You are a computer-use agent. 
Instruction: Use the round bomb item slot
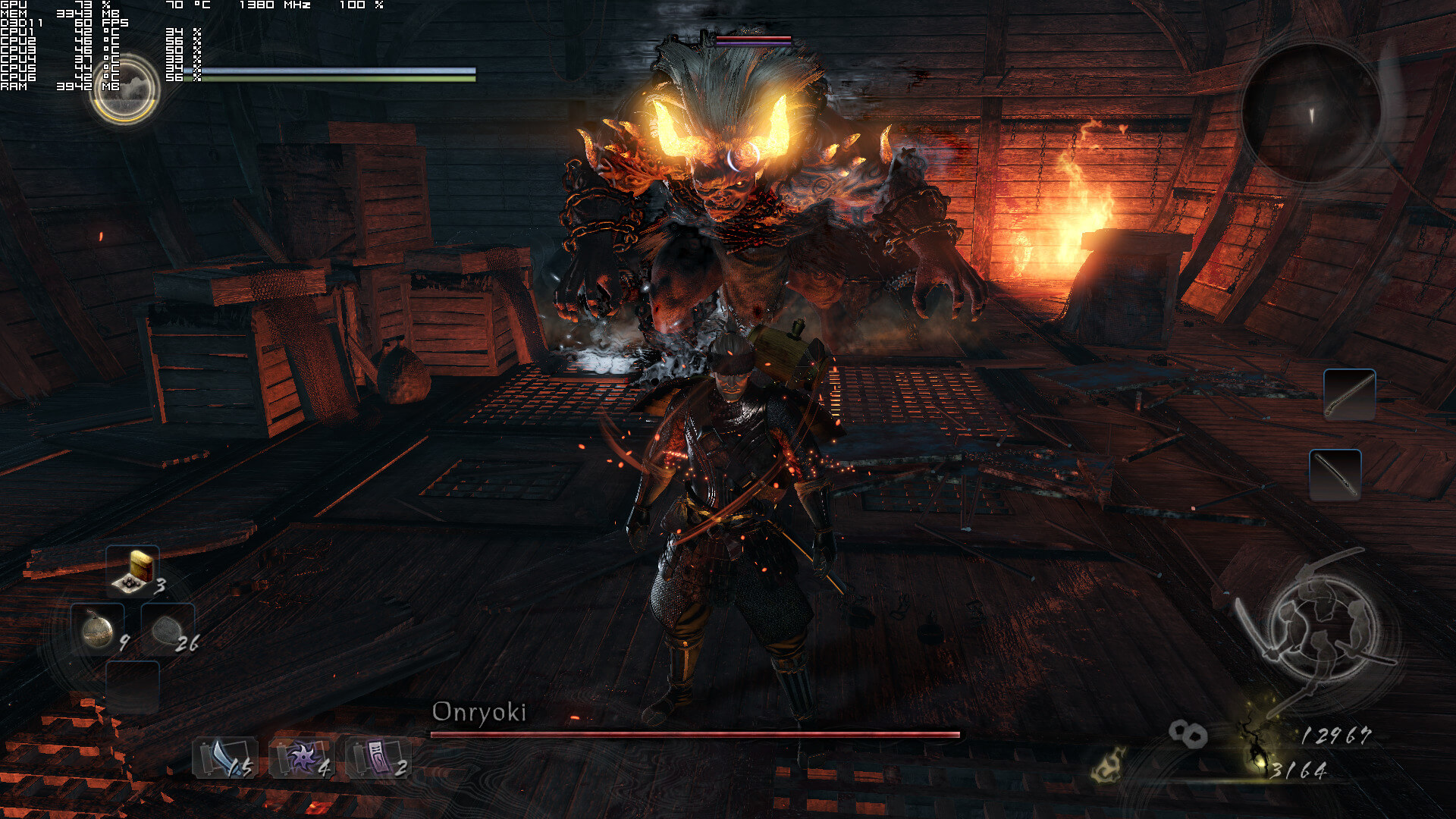point(98,629)
